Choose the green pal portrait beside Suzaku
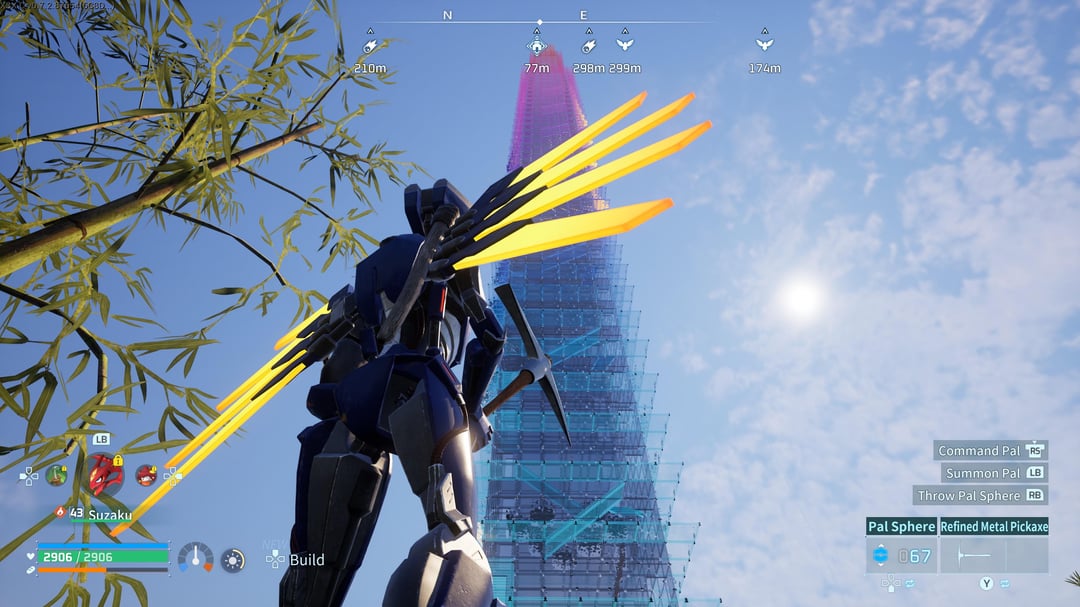The width and height of the screenshot is (1080, 607). click(x=56, y=474)
